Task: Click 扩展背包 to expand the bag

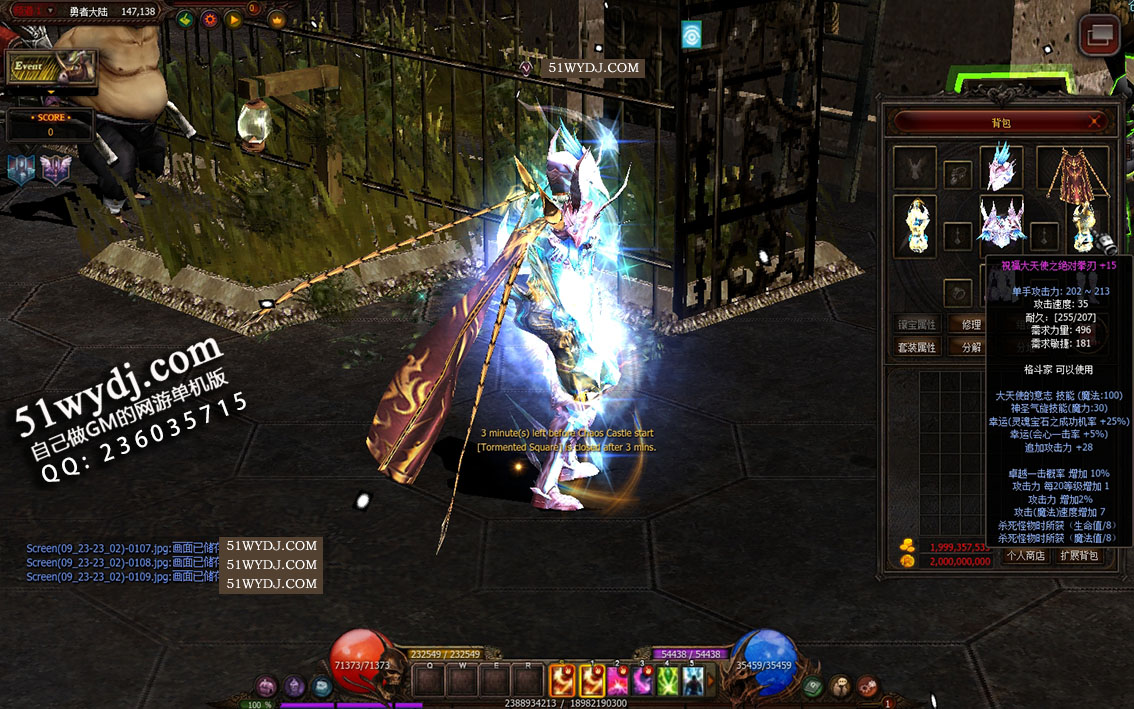Action: (1079, 555)
